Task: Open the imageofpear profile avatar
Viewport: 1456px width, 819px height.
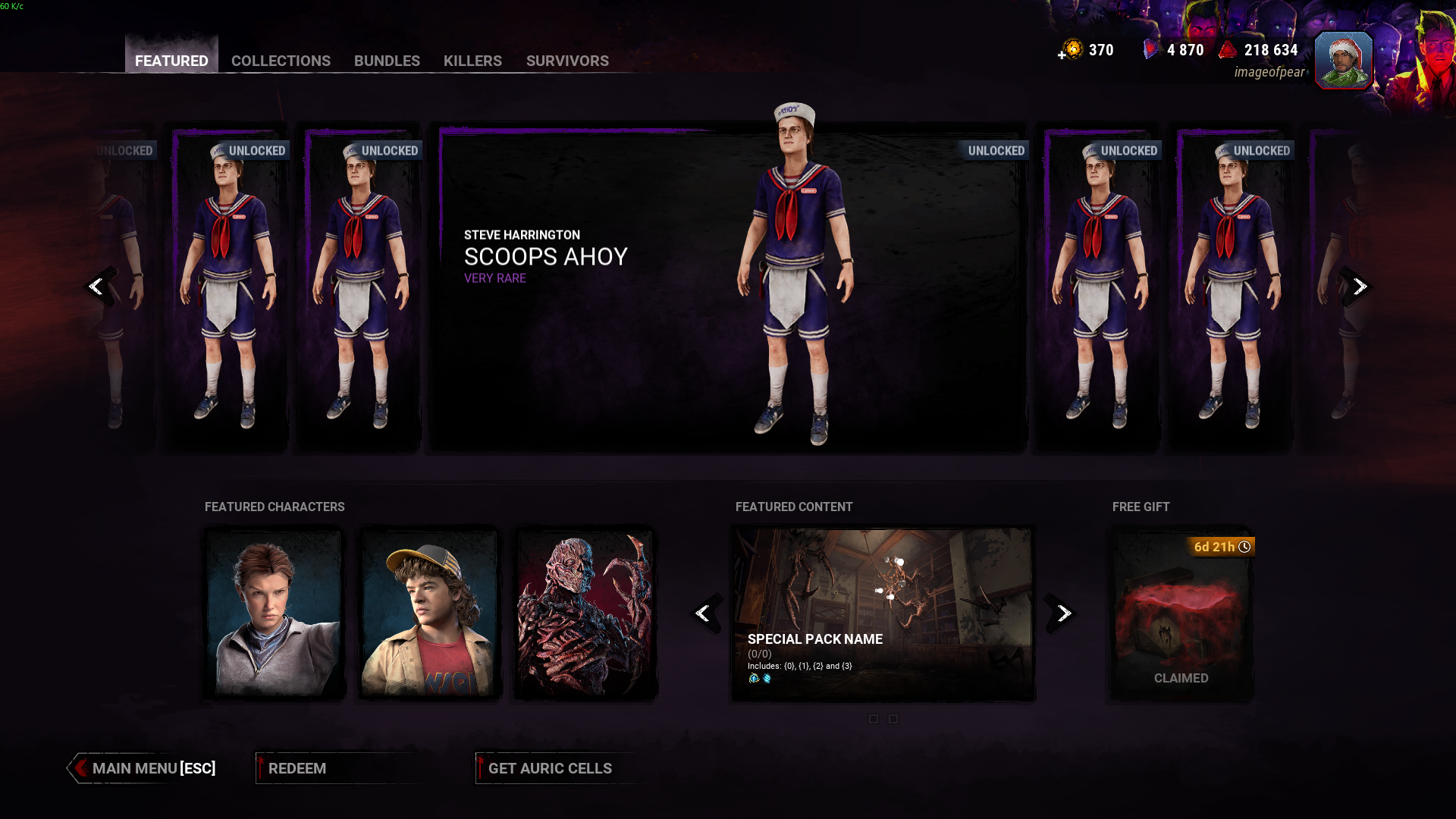Action: 1343,61
